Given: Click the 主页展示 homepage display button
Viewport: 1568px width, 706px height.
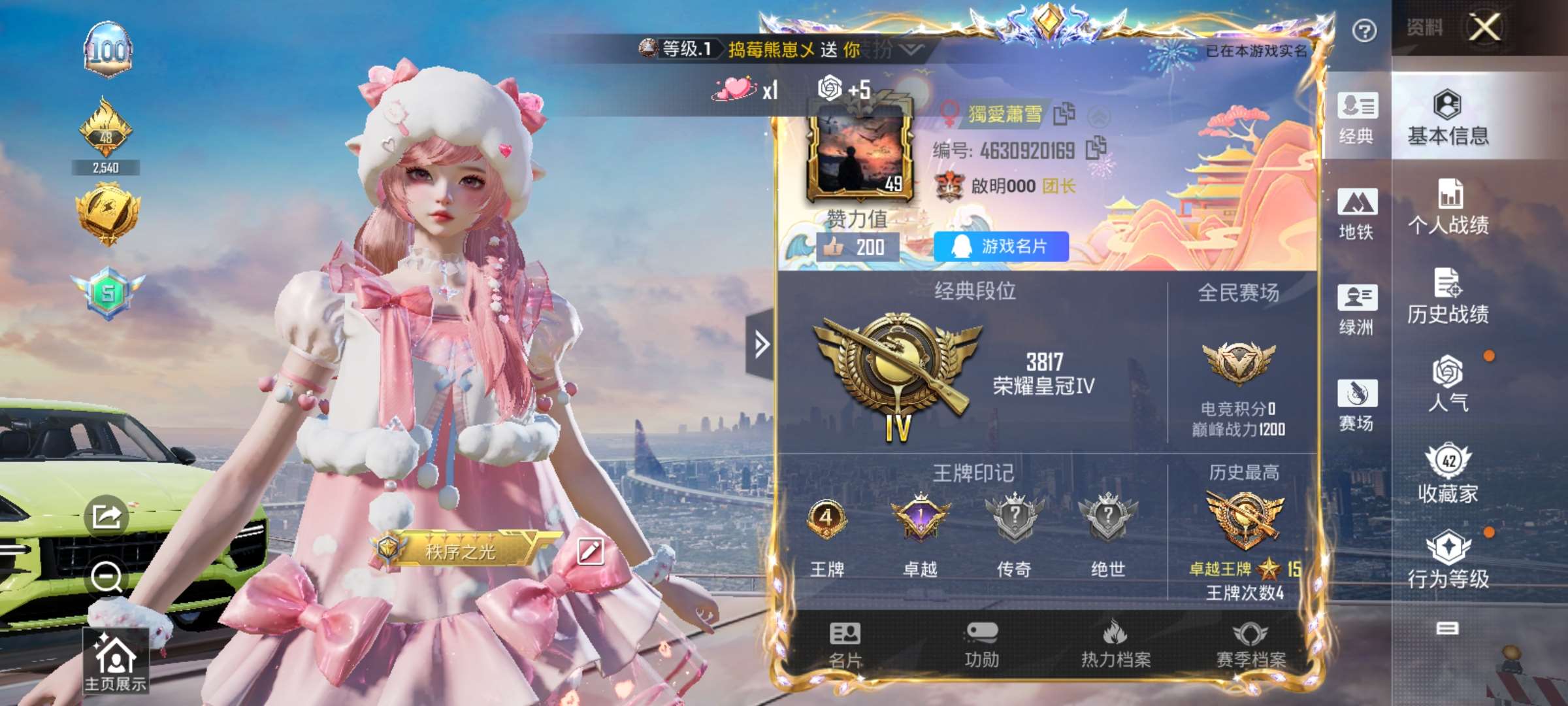Looking at the screenshot, I should coord(115,662).
